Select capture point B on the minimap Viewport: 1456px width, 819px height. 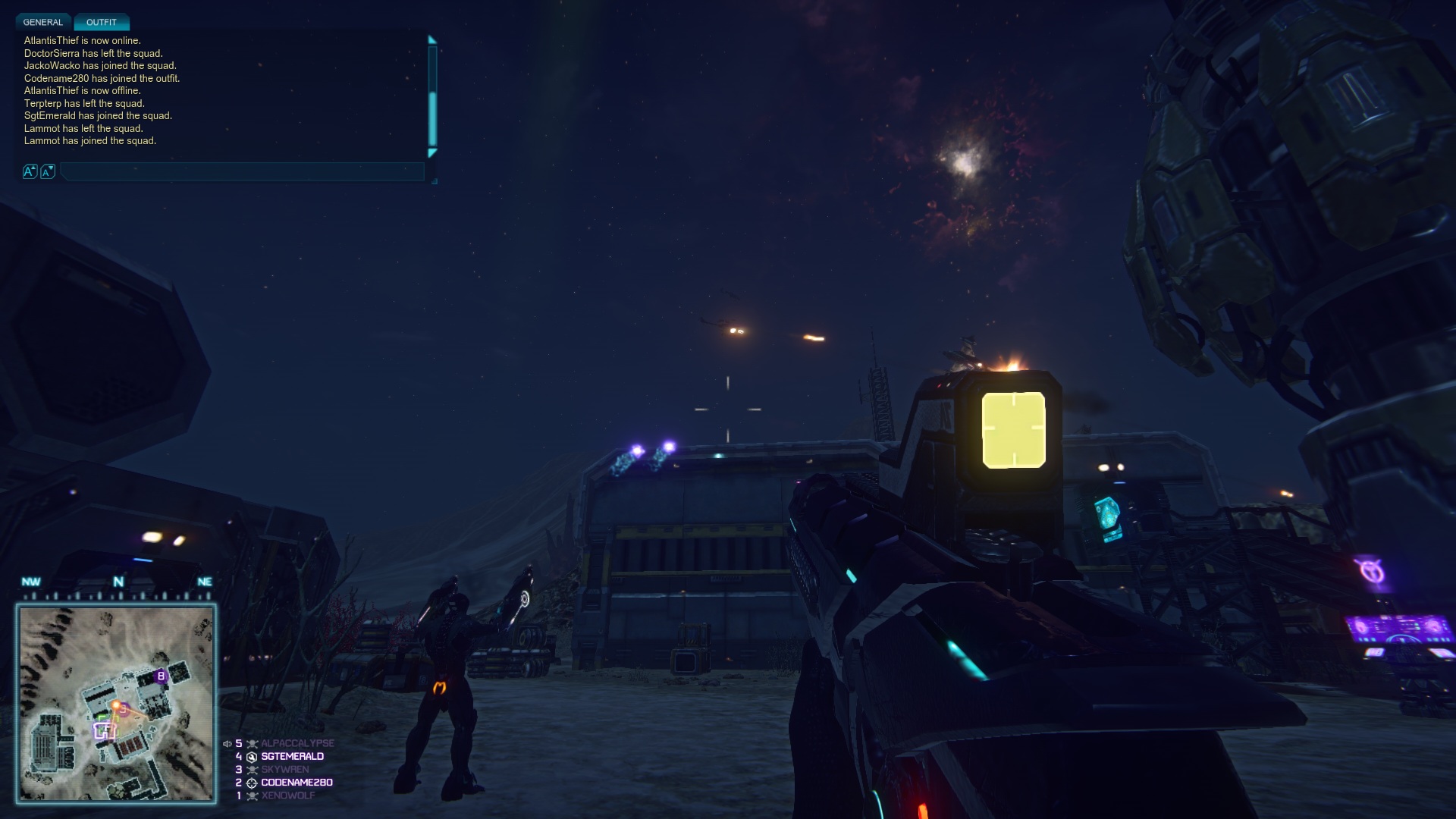tap(161, 676)
